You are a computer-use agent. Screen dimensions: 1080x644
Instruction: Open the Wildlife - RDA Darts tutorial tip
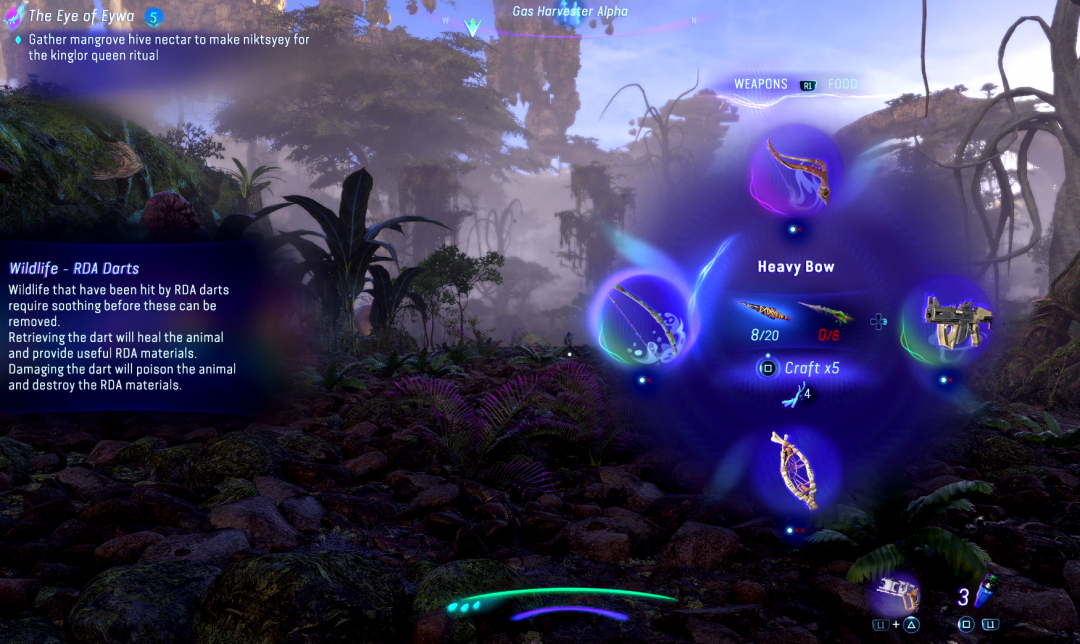(74, 268)
